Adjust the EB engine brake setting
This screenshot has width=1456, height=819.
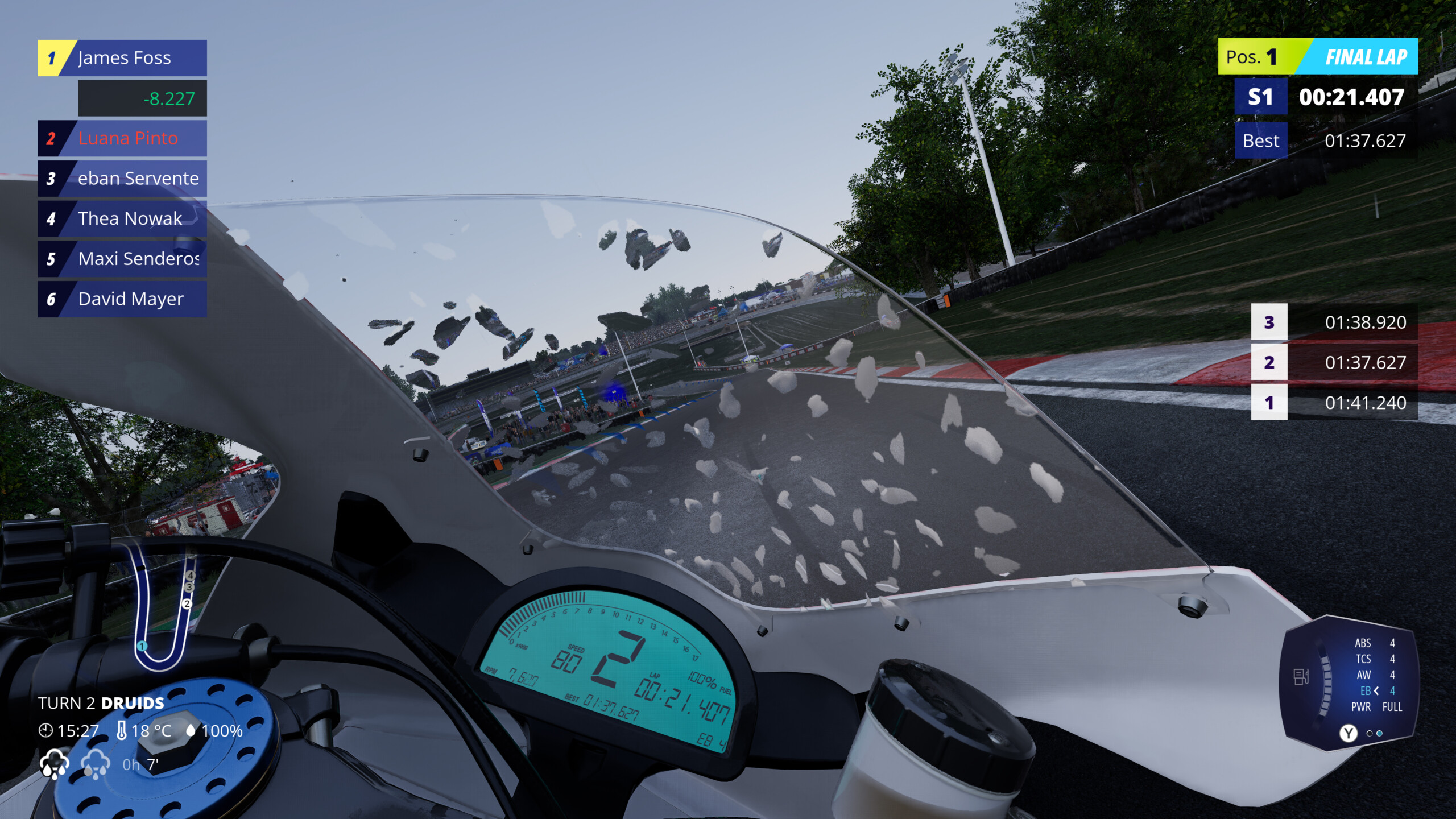[x=1376, y=691]
